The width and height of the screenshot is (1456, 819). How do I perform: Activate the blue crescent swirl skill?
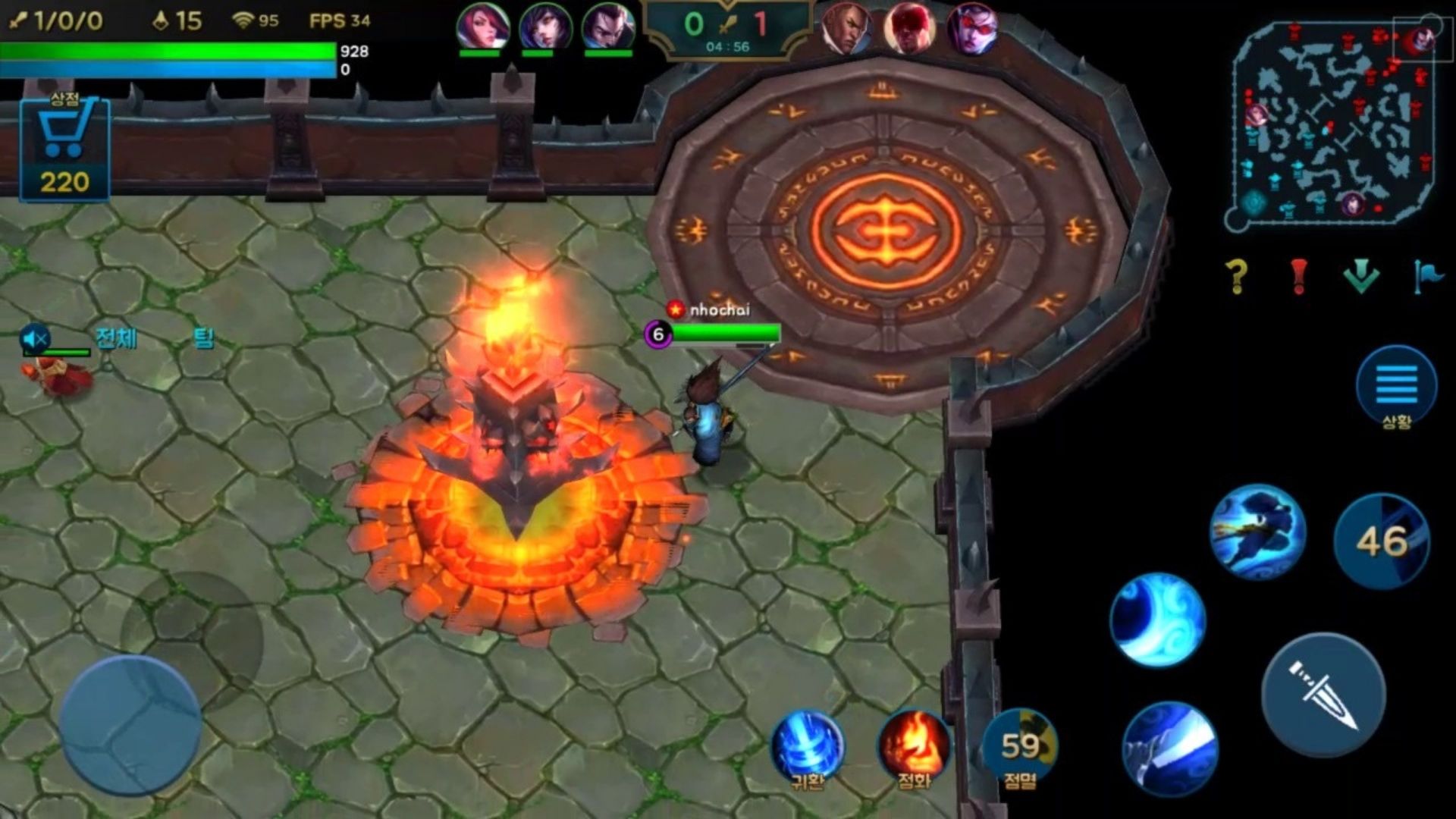1157,620
